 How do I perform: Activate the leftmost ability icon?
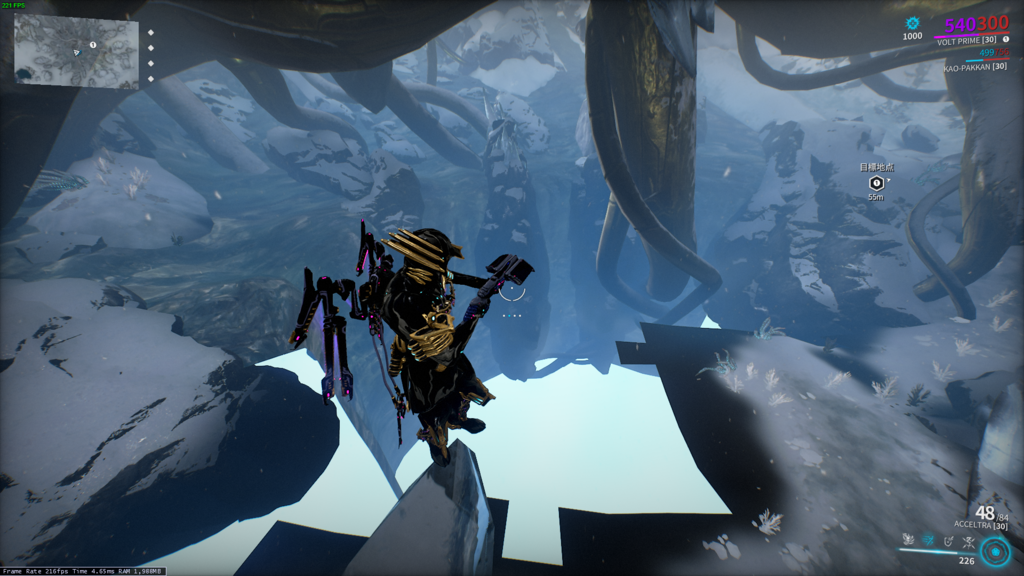(908, 541)
